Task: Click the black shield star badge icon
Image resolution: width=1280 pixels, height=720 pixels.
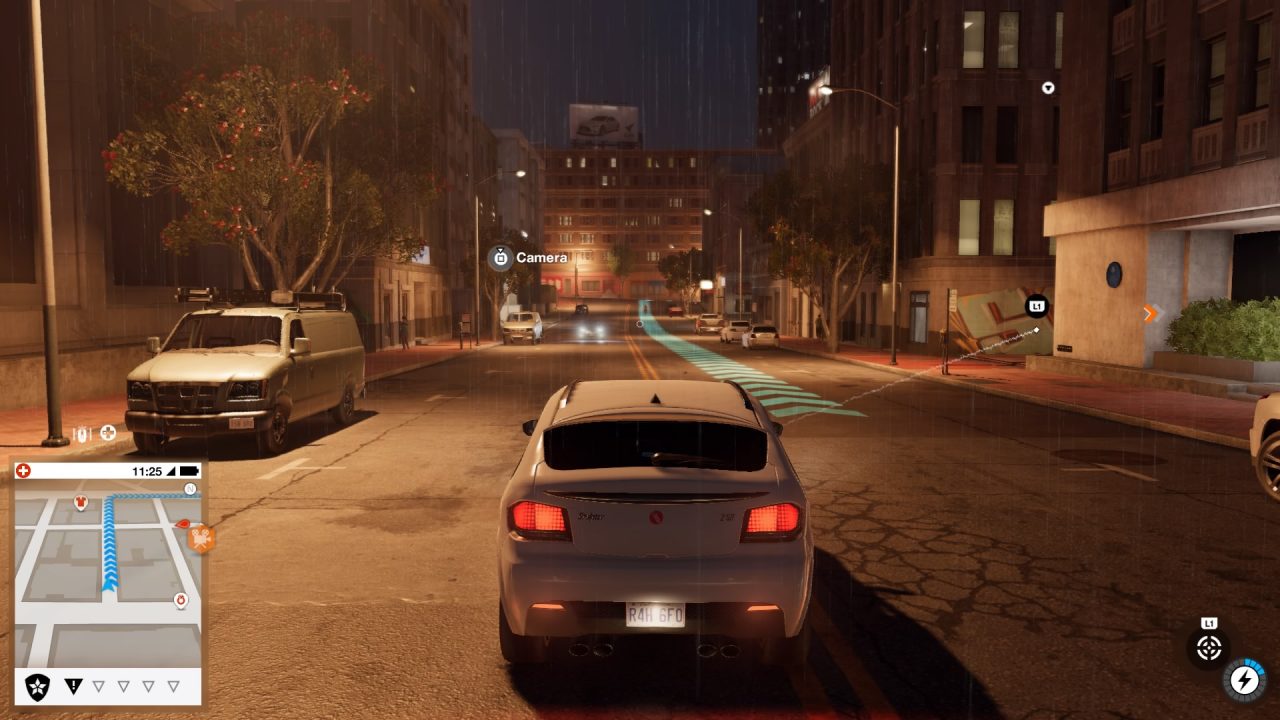Action: (38, 686)
